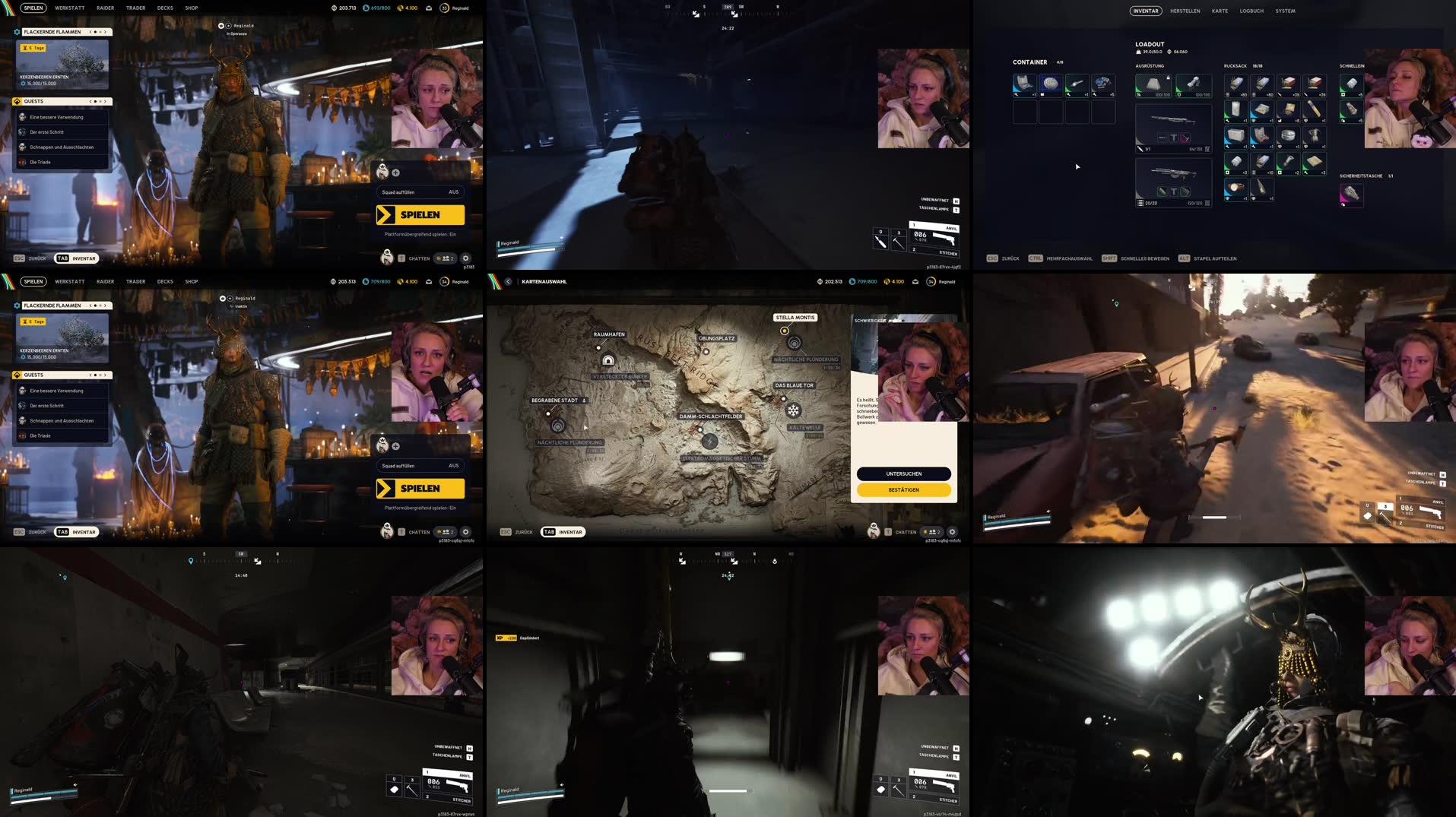This screenshot has height=817, width=1456.
Task: Open settings via gear icon beside CHATTEN
Action: coord(465,258)
